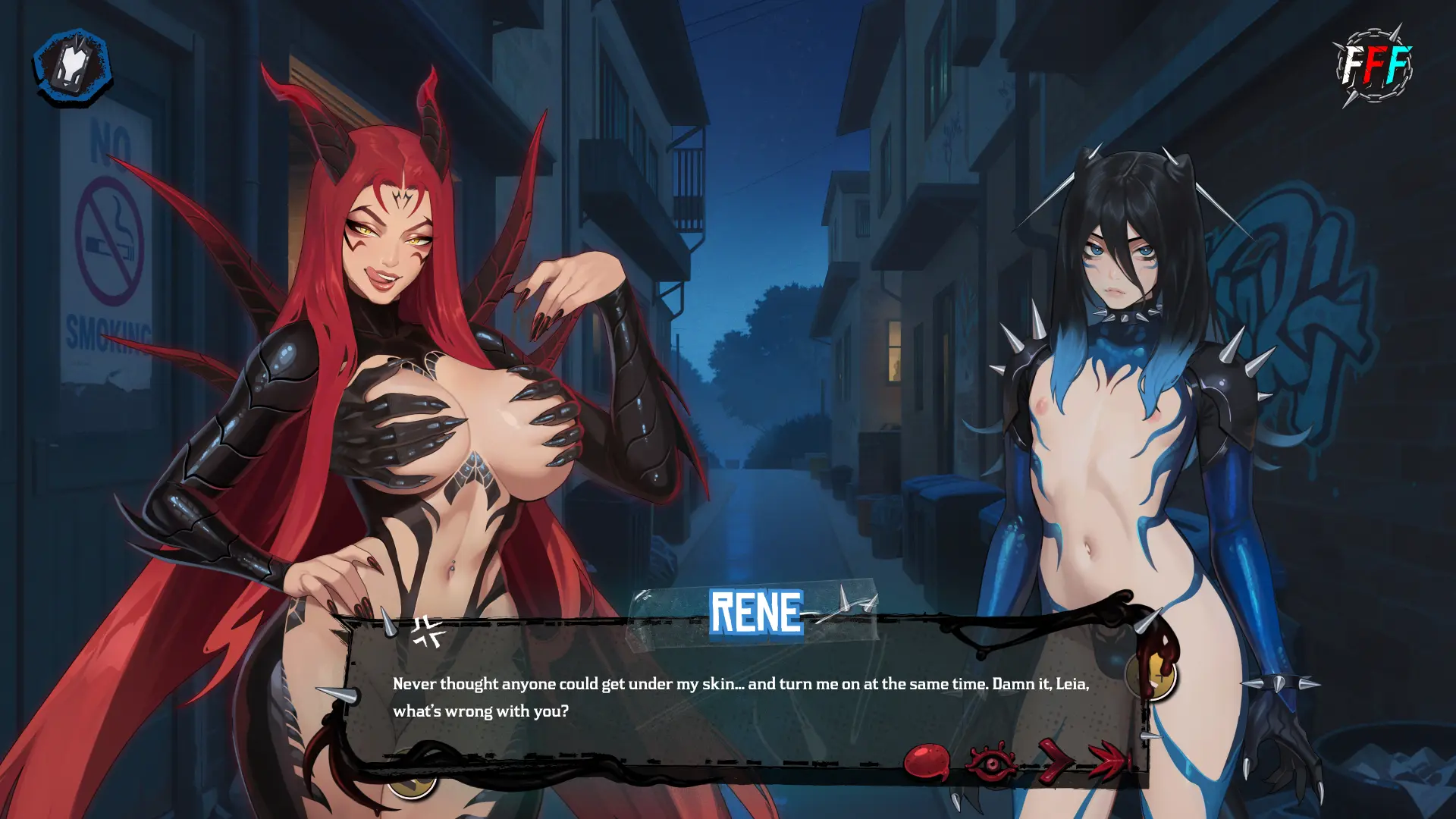
Task: Skip ahead with the double red arrow
Action: (1109, 759)
